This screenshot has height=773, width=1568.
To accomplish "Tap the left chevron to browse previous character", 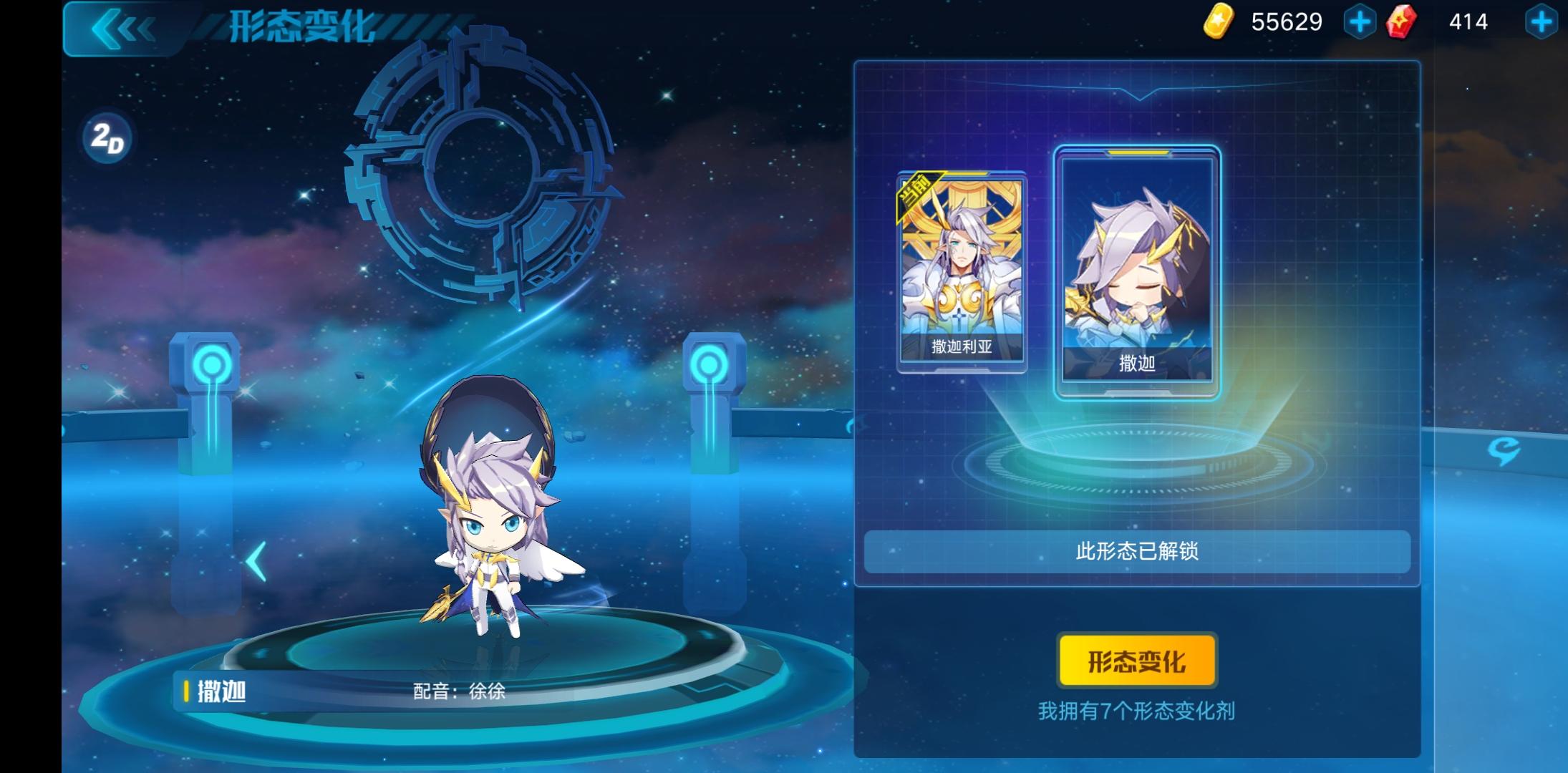I will [256, 562].
